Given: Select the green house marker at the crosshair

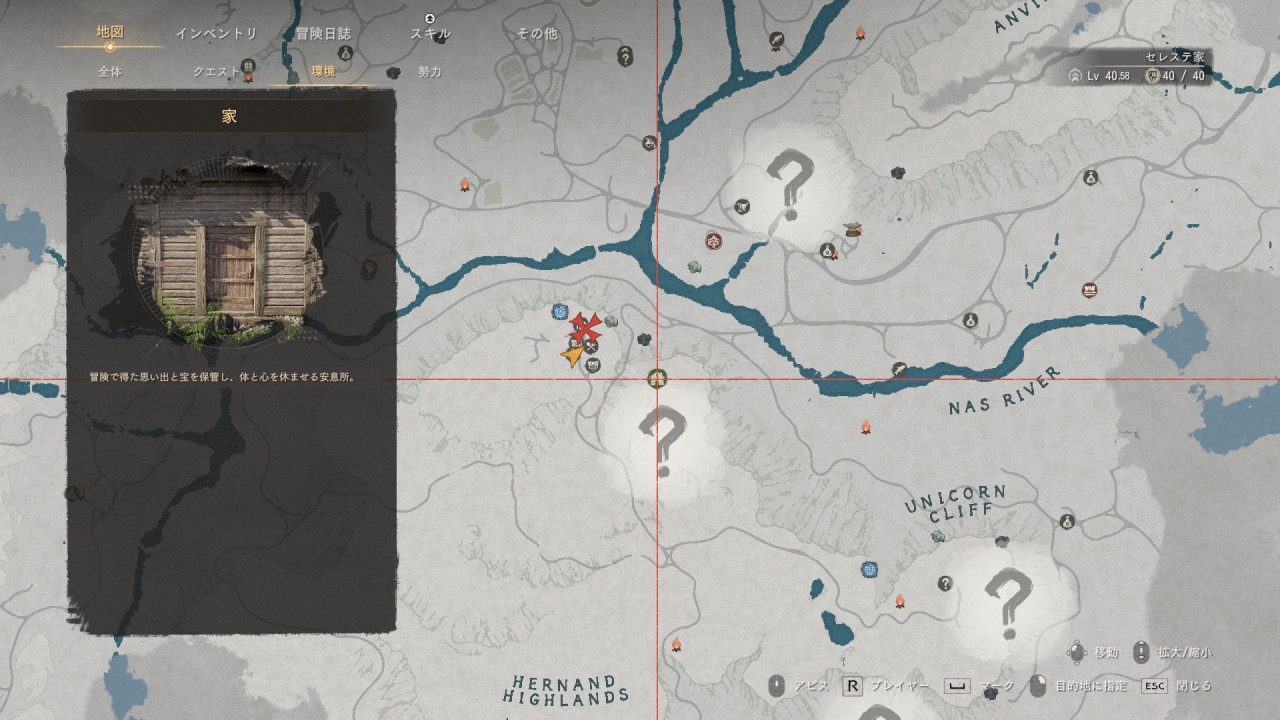Looking at the screenshot, I should [657, 378].
